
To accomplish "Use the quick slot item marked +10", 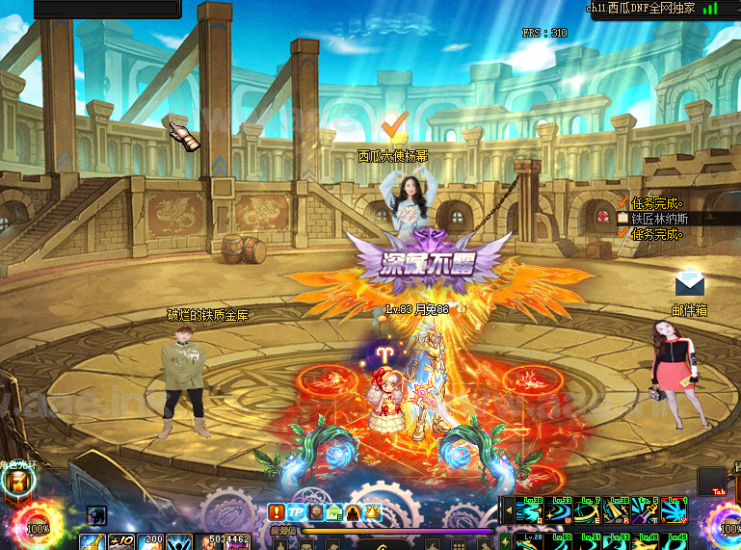I will pos(122,541).
